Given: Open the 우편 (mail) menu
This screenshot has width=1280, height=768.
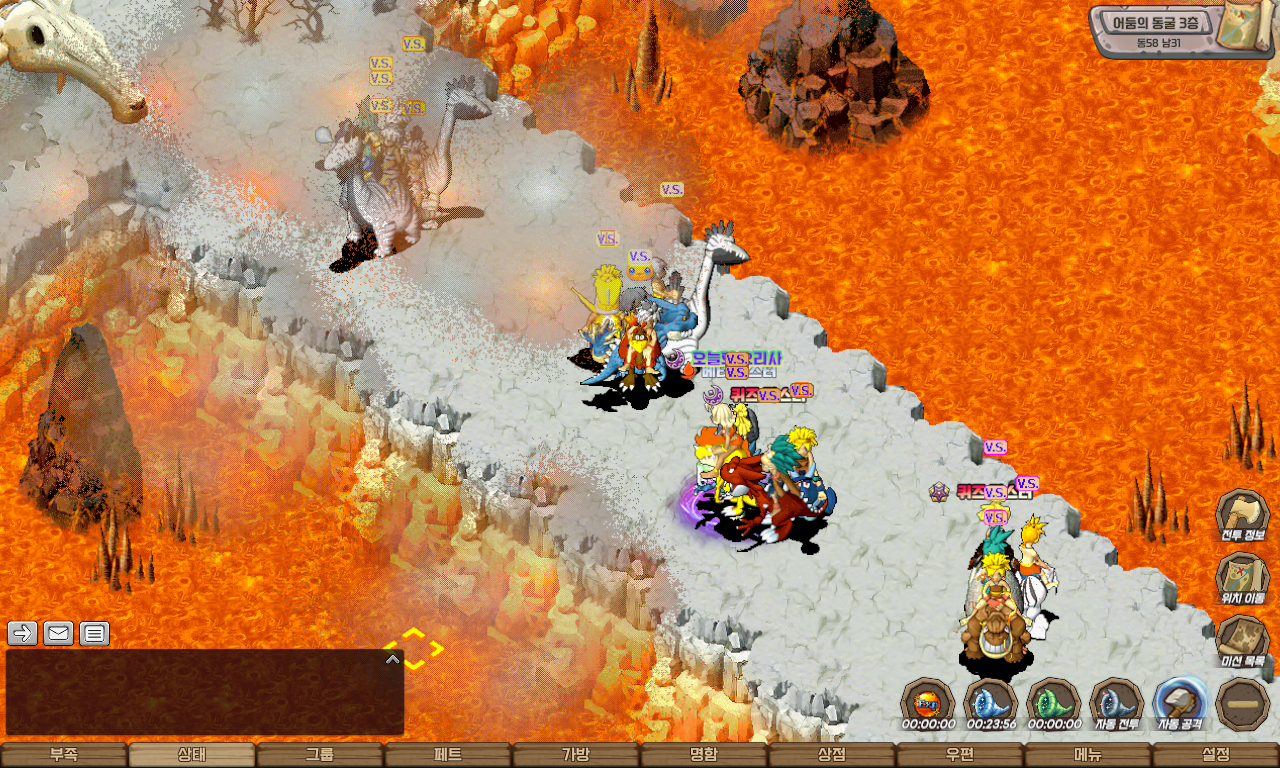Looking at the screenshot, I should (x=960, y=755).
